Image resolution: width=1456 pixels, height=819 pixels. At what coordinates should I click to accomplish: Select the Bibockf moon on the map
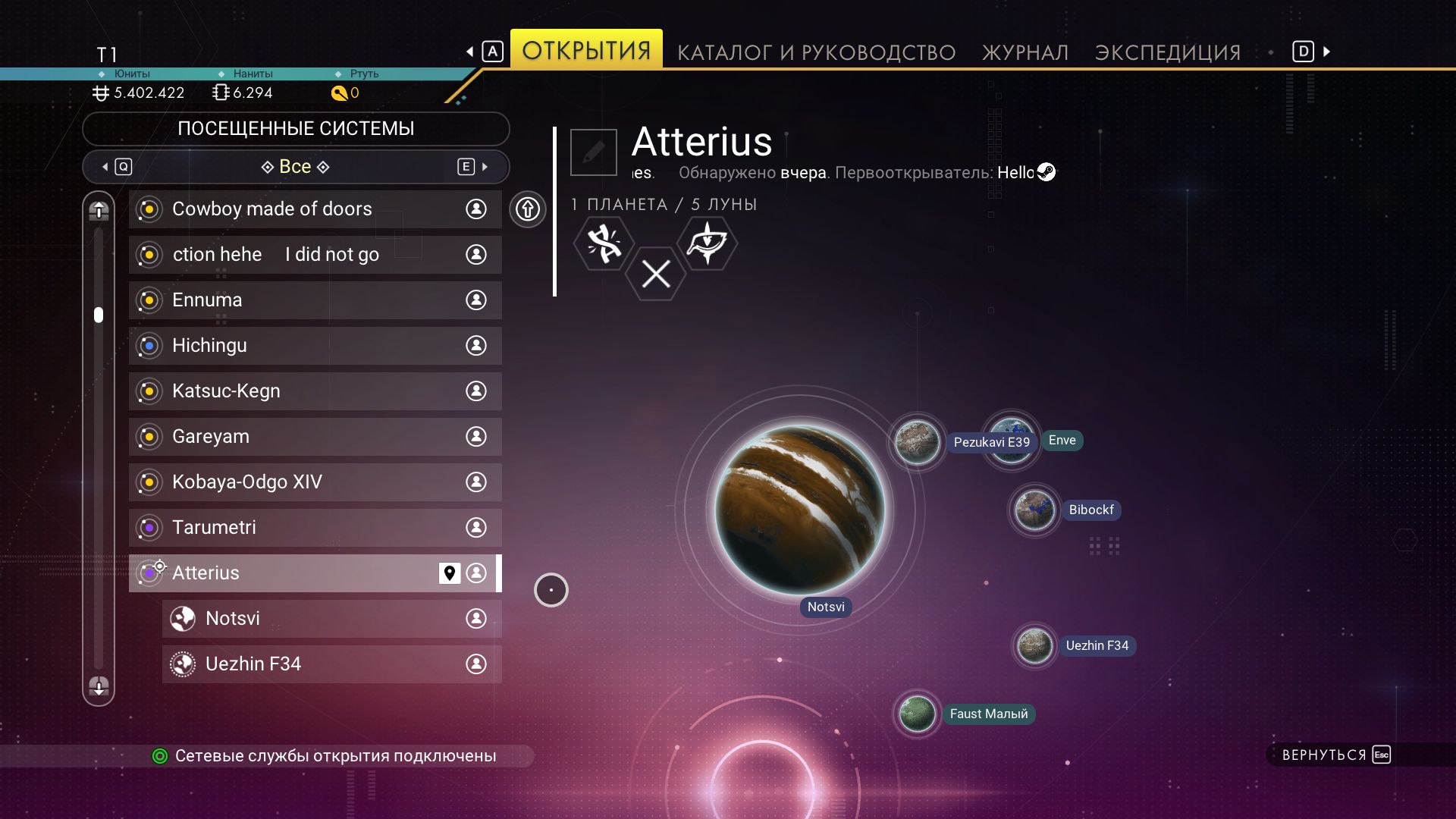click(1034, 510)
